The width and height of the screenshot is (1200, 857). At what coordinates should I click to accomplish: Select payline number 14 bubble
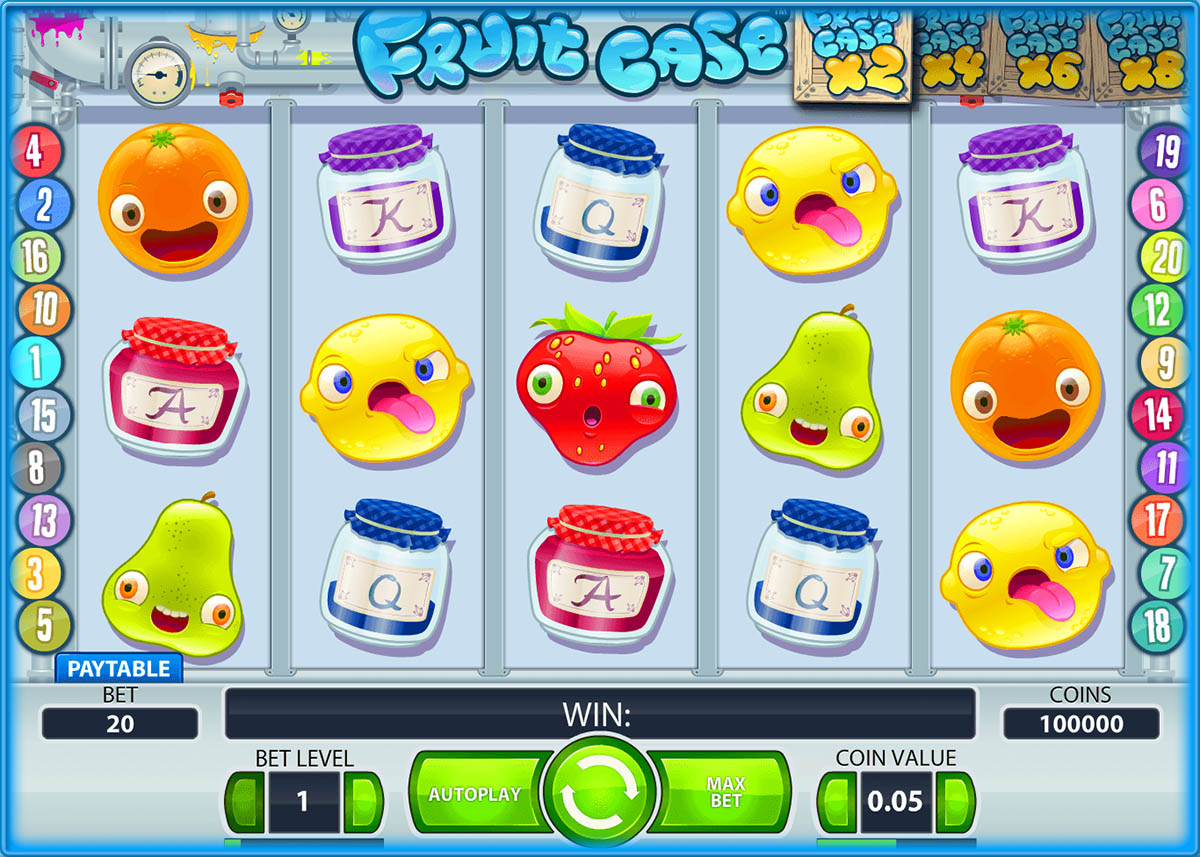[x=1157, y=414]
